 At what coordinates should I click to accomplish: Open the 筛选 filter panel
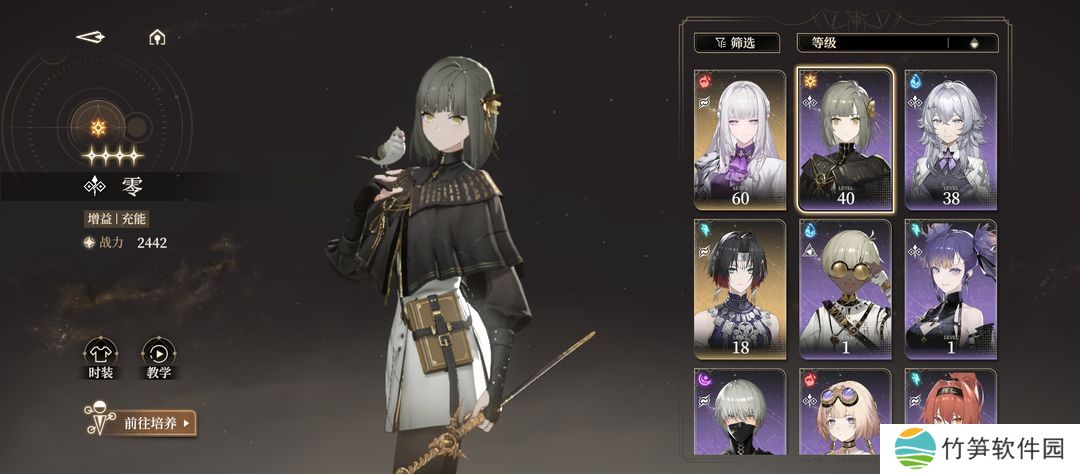[738, 43]
